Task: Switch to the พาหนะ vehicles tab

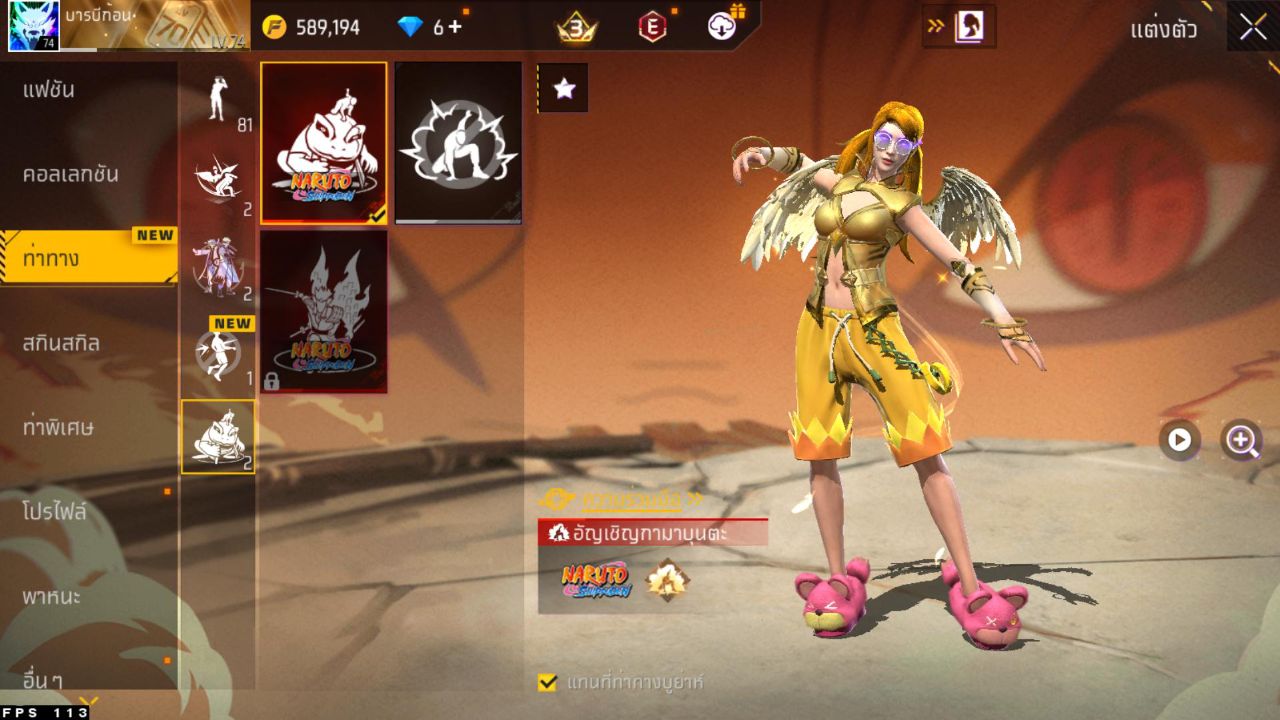Action: (x=88, y=597)
